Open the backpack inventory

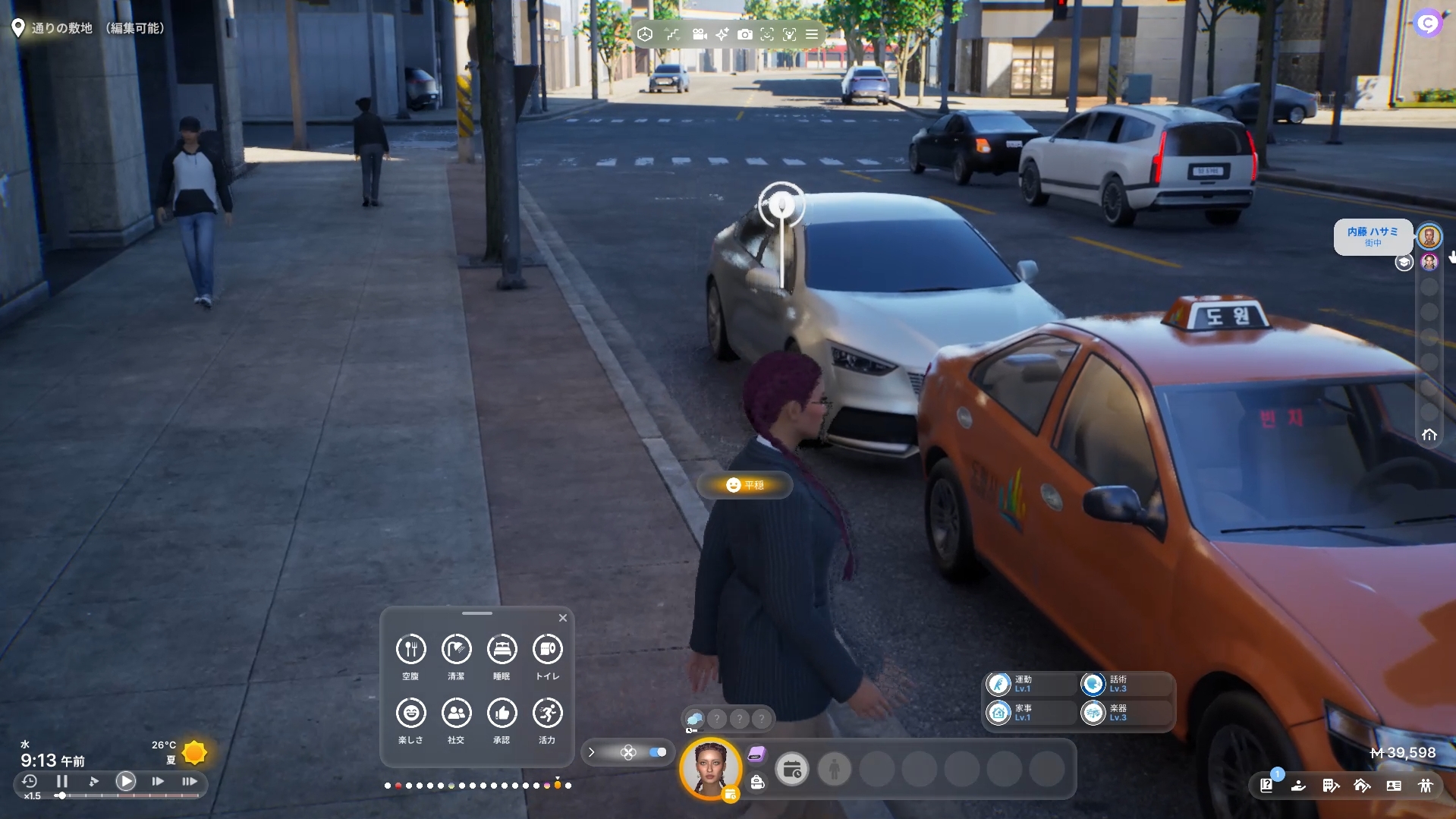click(757, 783)
